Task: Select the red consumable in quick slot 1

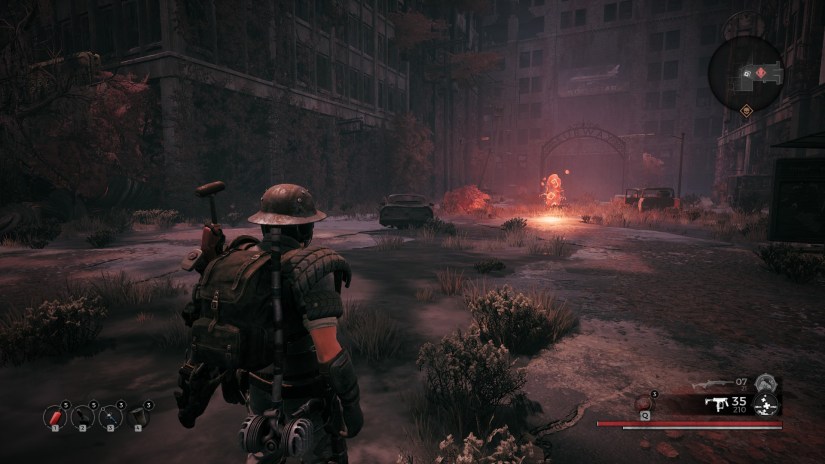Action: (x=55, y=415)
